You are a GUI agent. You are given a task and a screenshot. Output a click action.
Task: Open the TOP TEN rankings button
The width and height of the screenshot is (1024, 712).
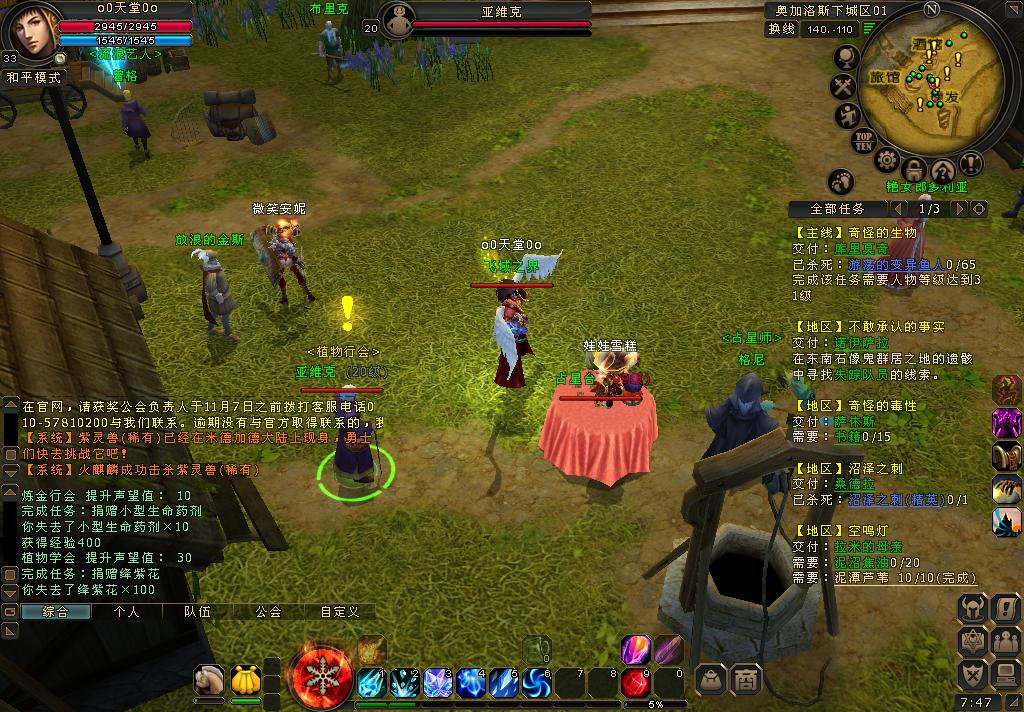(x=864, y=141)
